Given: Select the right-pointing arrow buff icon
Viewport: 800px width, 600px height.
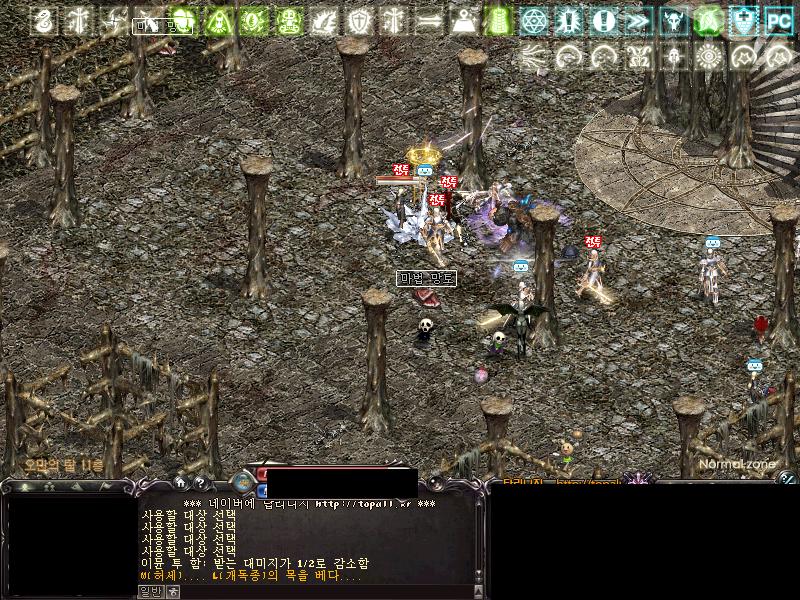Looking at the screenshot, I should pos(428,20).
